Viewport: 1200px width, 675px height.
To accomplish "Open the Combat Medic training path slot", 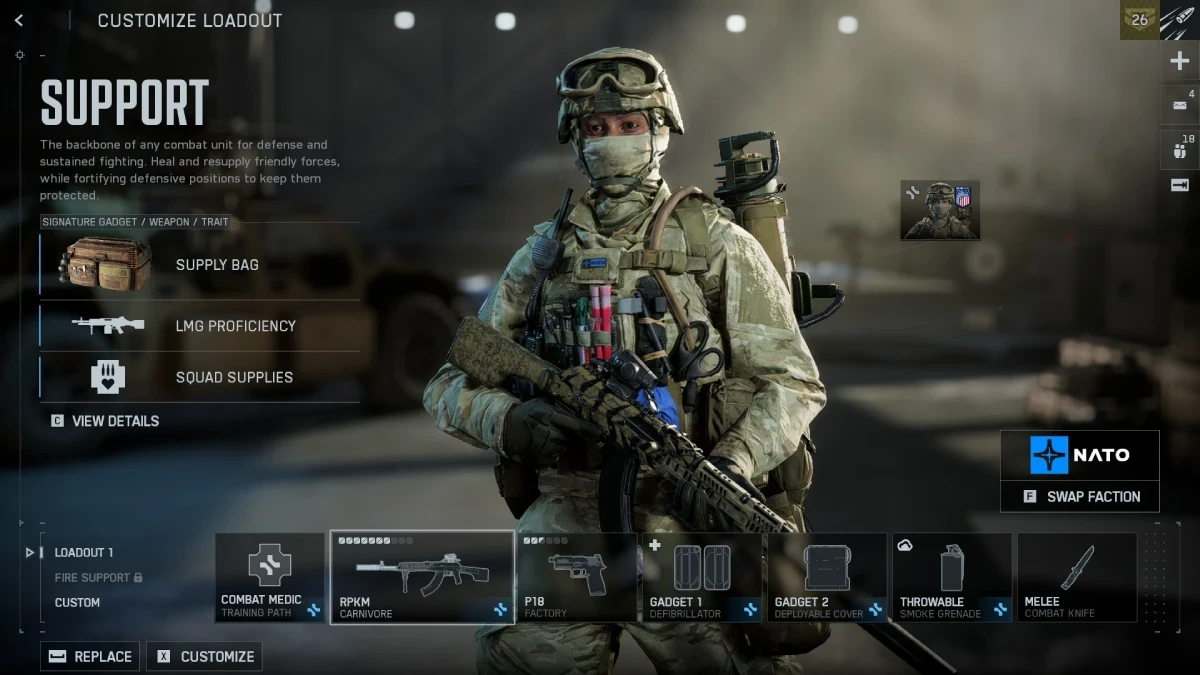I will coord(270,578).
